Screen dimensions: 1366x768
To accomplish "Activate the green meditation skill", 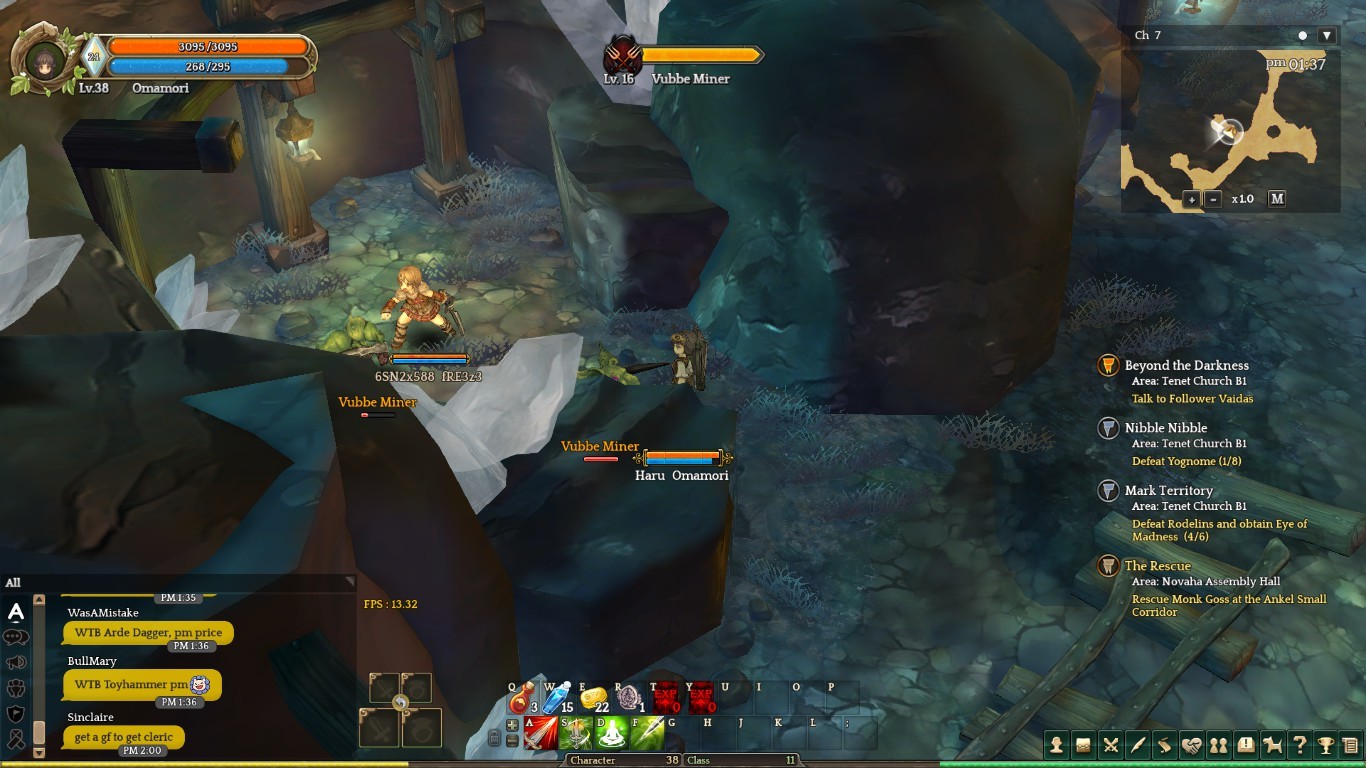I will [x=611, y=734].
